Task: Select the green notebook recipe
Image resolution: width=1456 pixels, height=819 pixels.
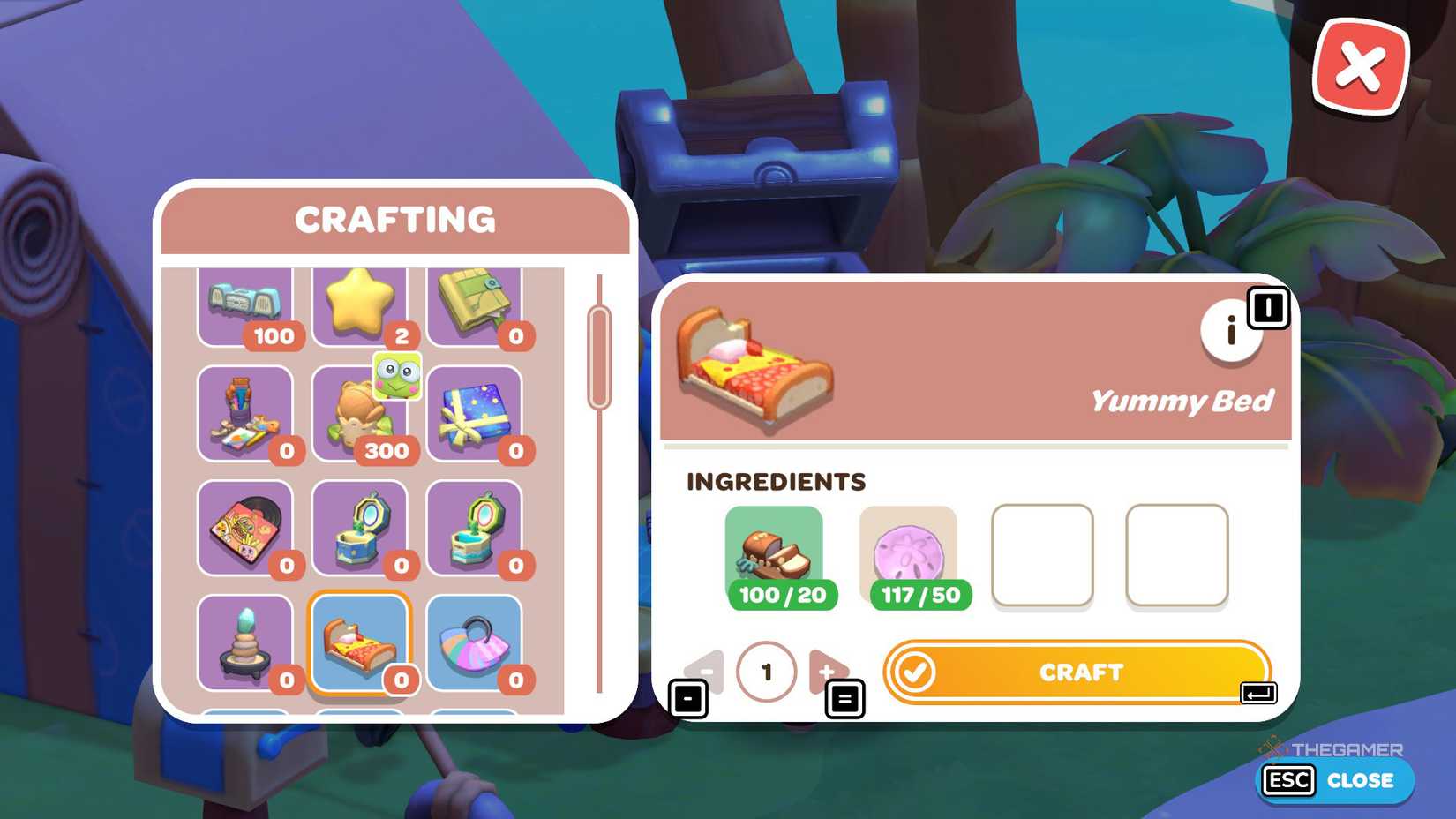Action: click(481, 304)
